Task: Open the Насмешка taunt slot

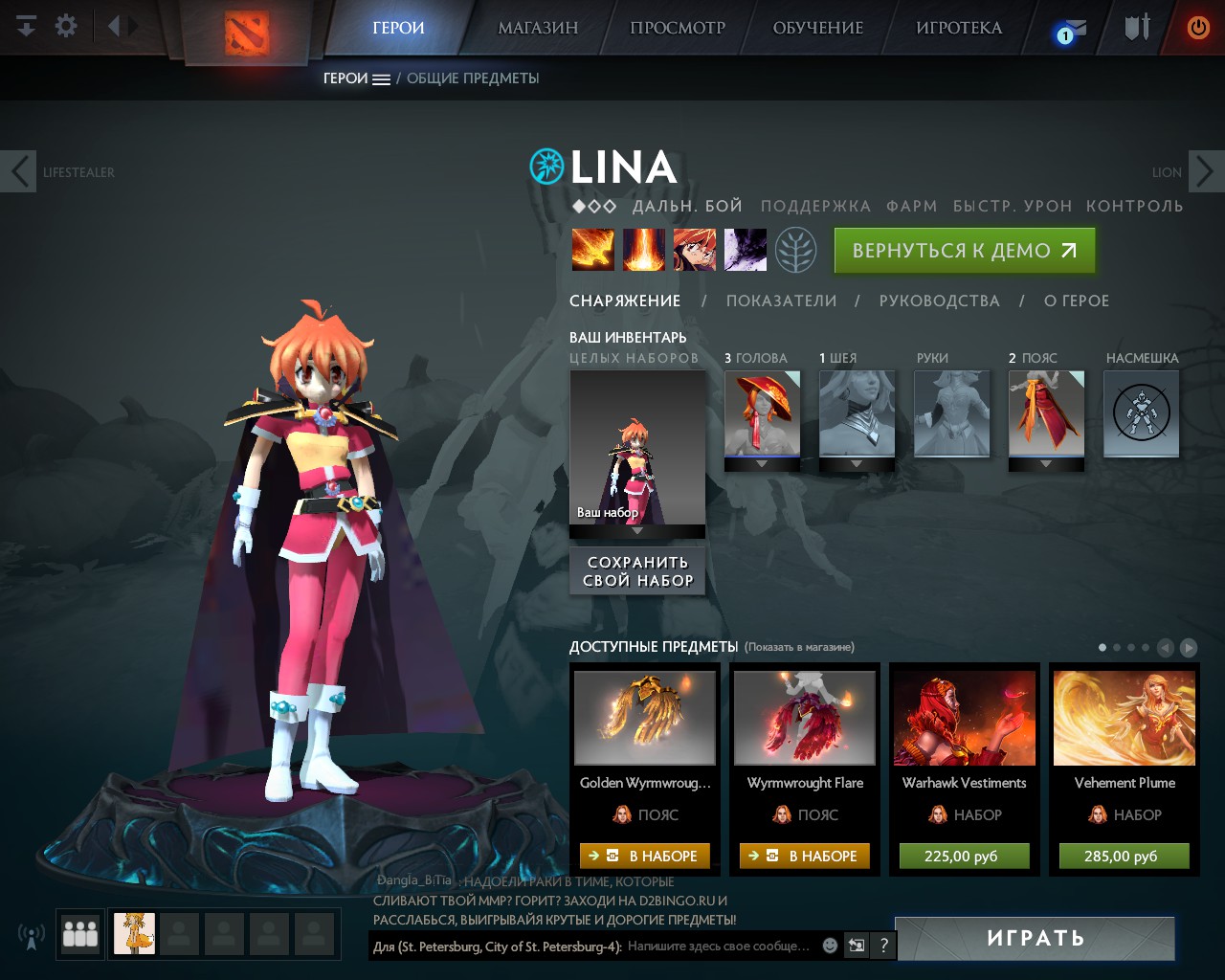Action: [1141, 414]
